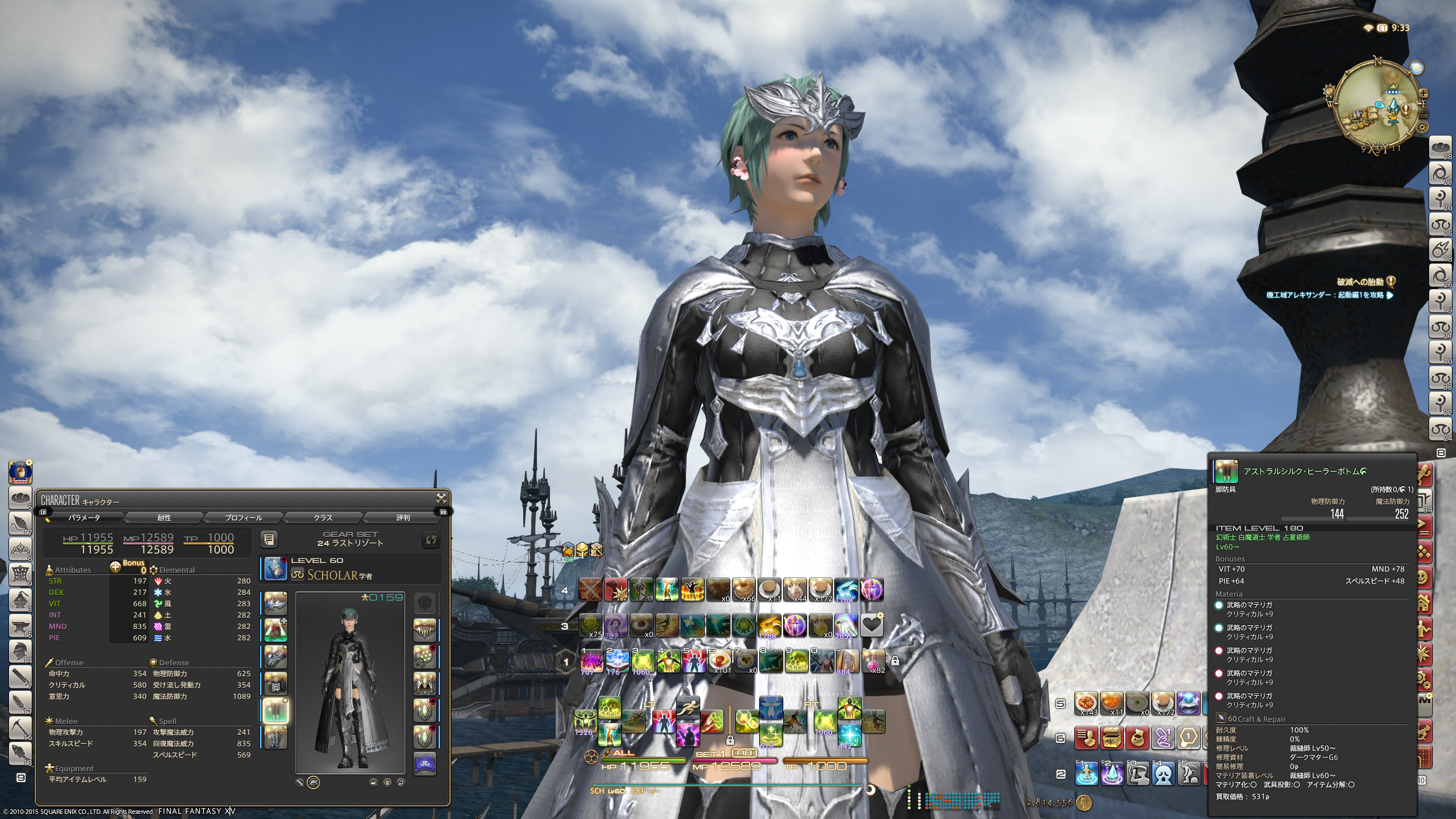Screen dimensions: 1456x819
Task: Click the crossed swords hotbar action
Action: pyautogui.click(x=590, y=590)
